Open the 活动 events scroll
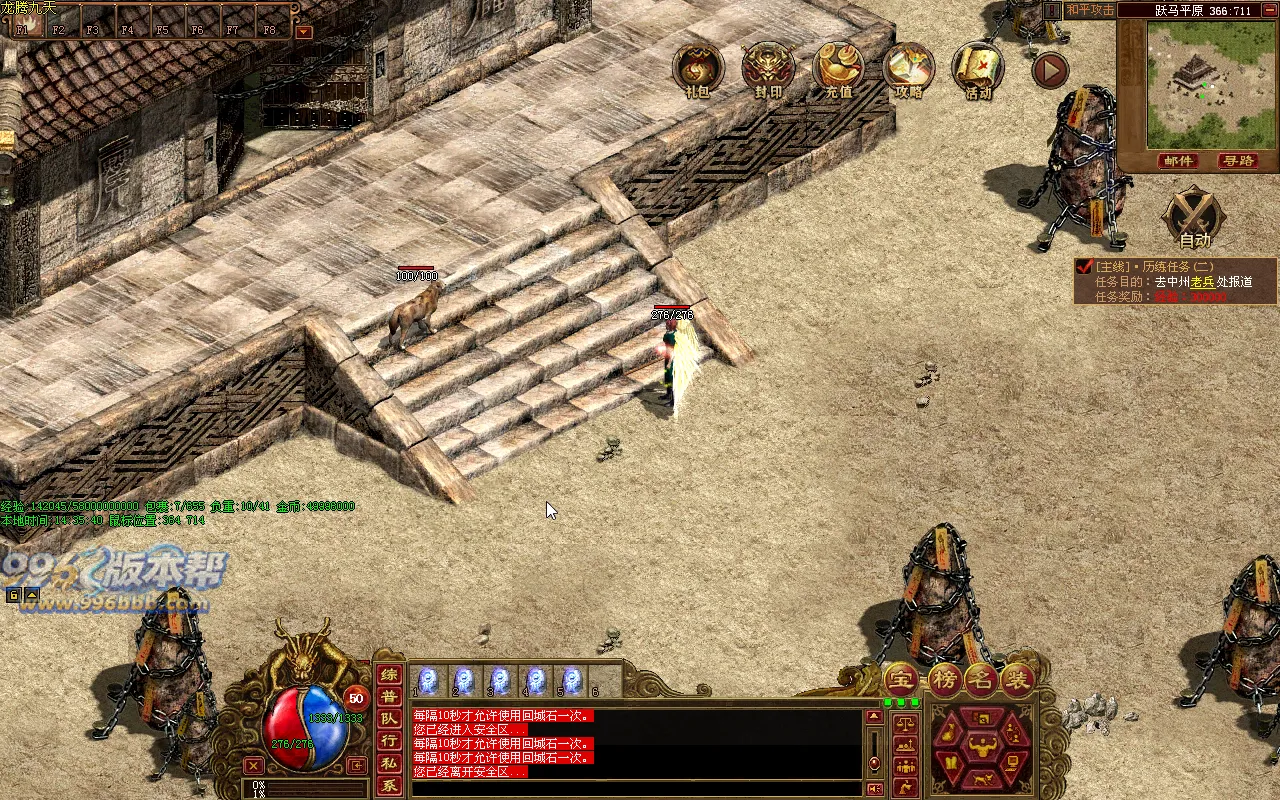 point(978,68)
